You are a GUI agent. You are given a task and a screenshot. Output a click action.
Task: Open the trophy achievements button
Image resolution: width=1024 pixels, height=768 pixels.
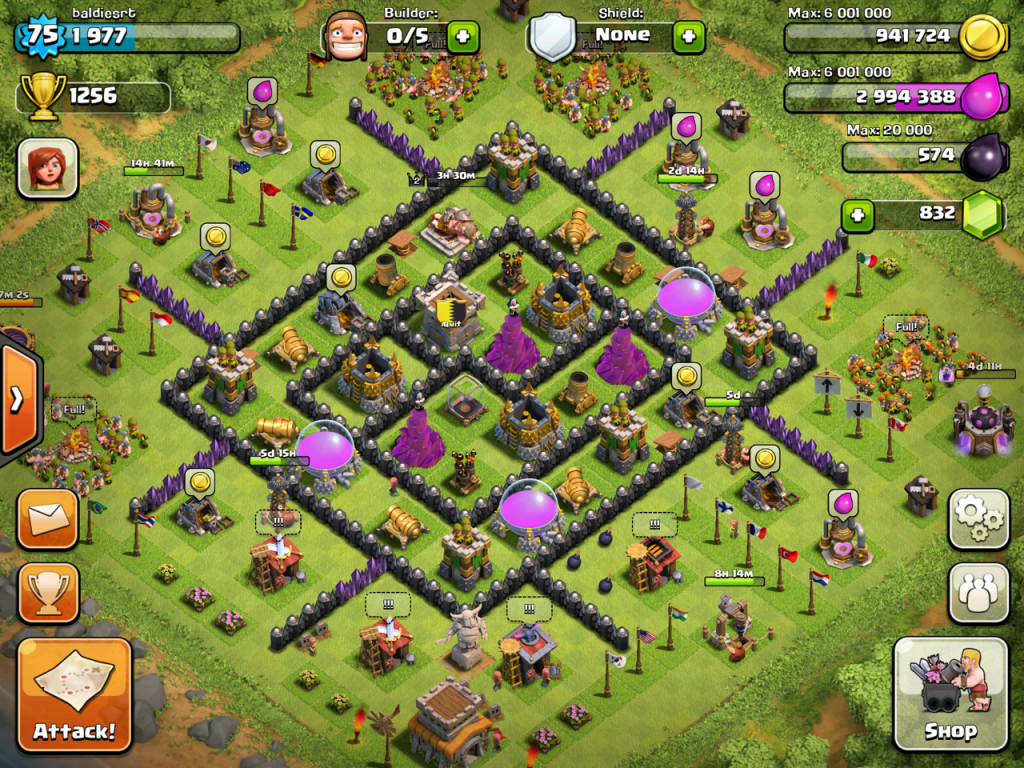(x=47, y=593)
